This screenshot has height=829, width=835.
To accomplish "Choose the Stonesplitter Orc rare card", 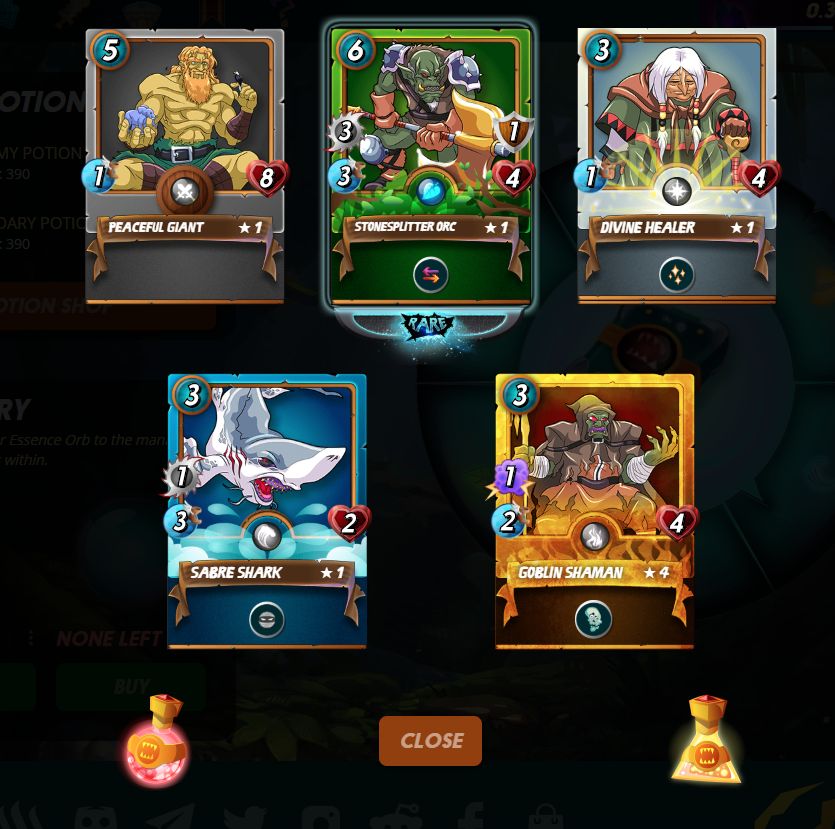I will [x=431, y=130].
